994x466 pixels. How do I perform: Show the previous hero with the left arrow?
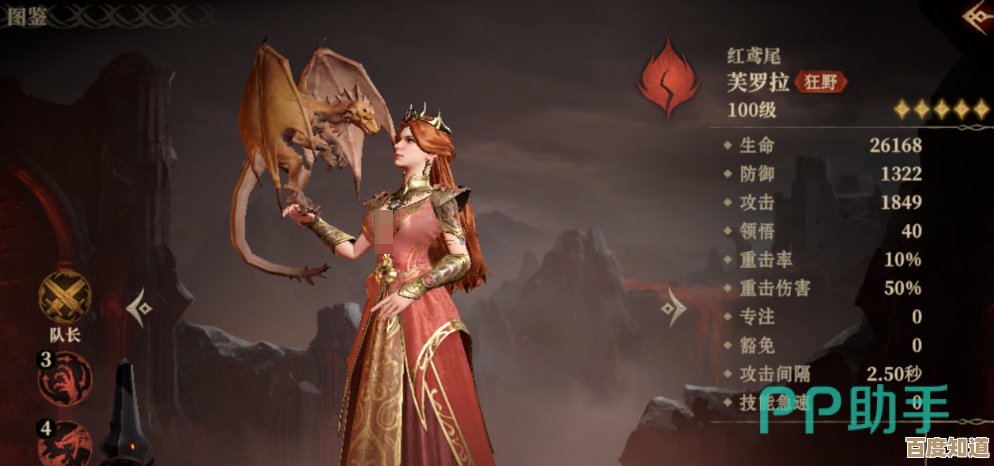click(x=141, y=307)
